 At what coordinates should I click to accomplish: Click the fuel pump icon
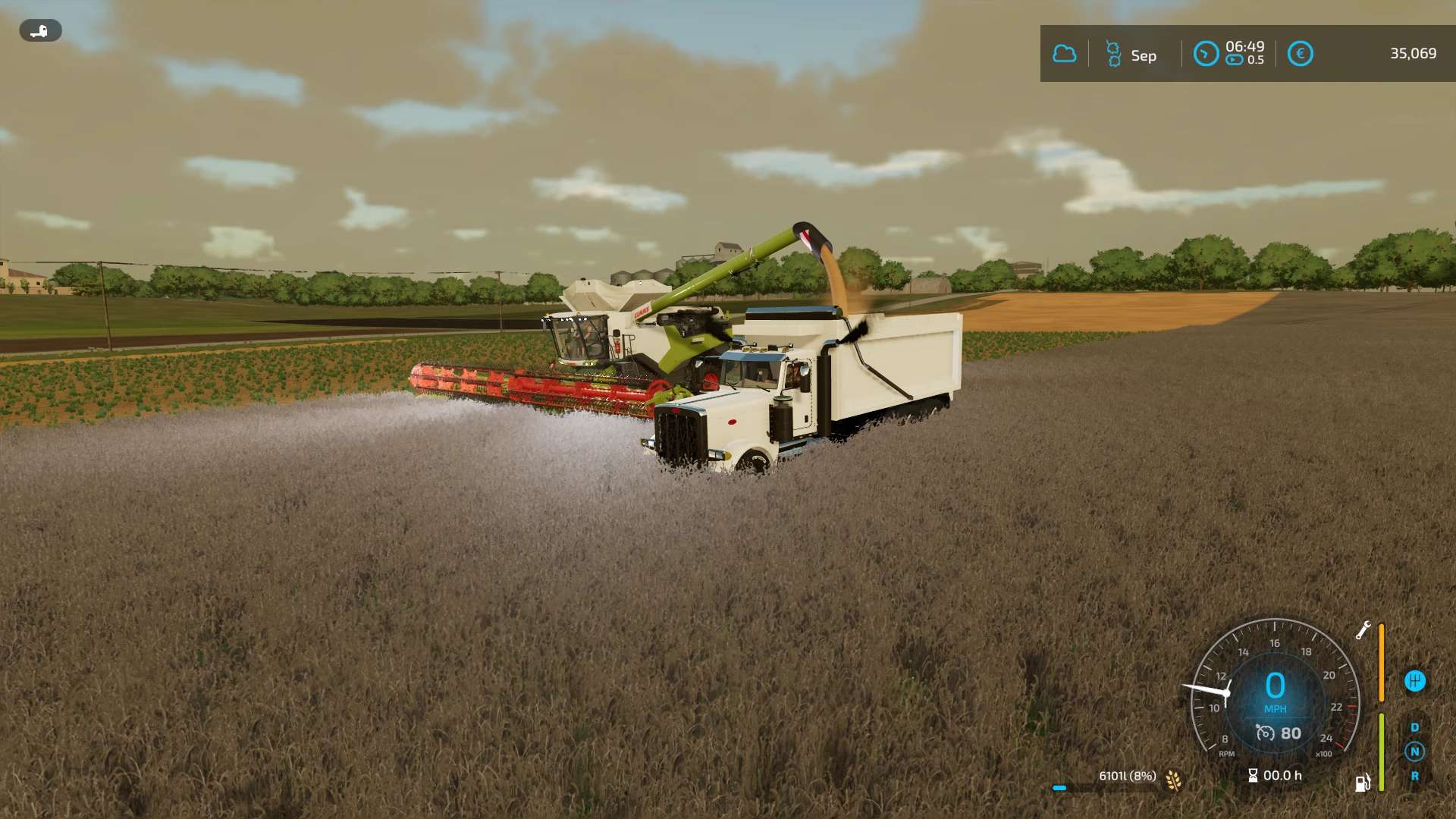click(x=1363, y=783)
